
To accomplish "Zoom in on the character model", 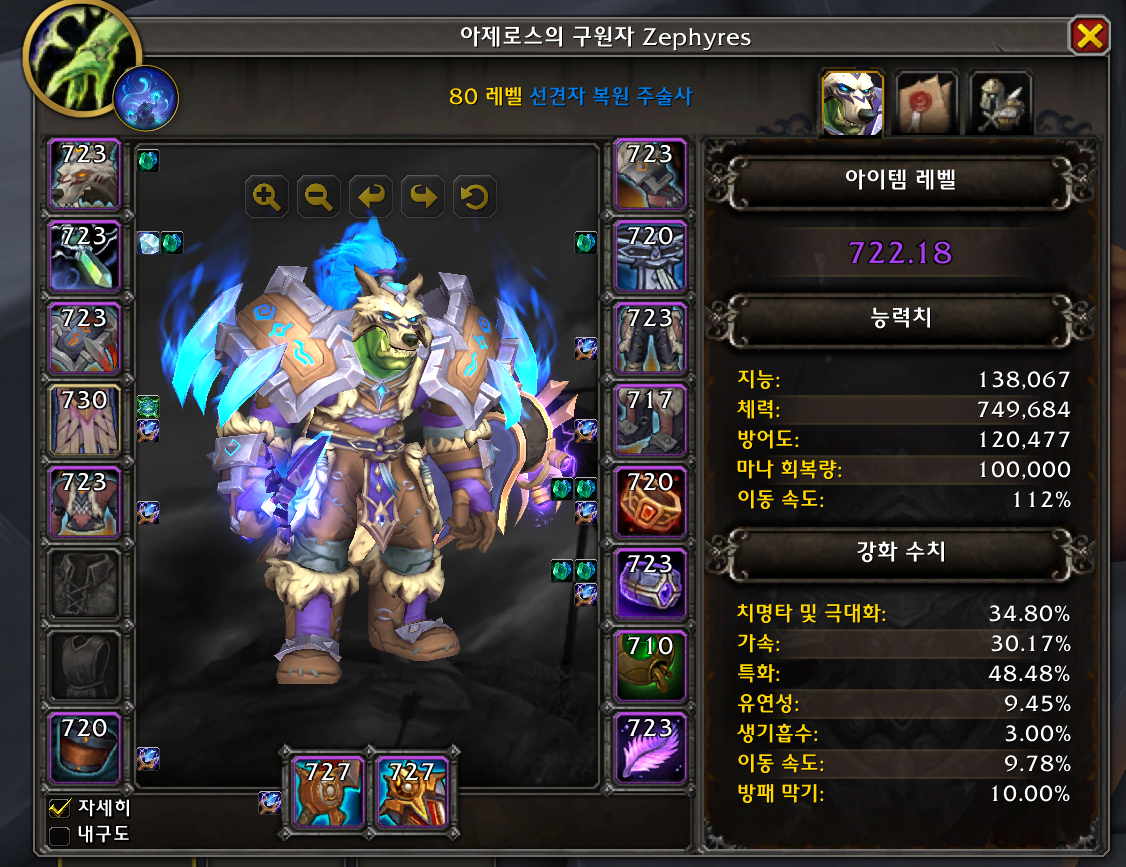I will tap(267, 197).
